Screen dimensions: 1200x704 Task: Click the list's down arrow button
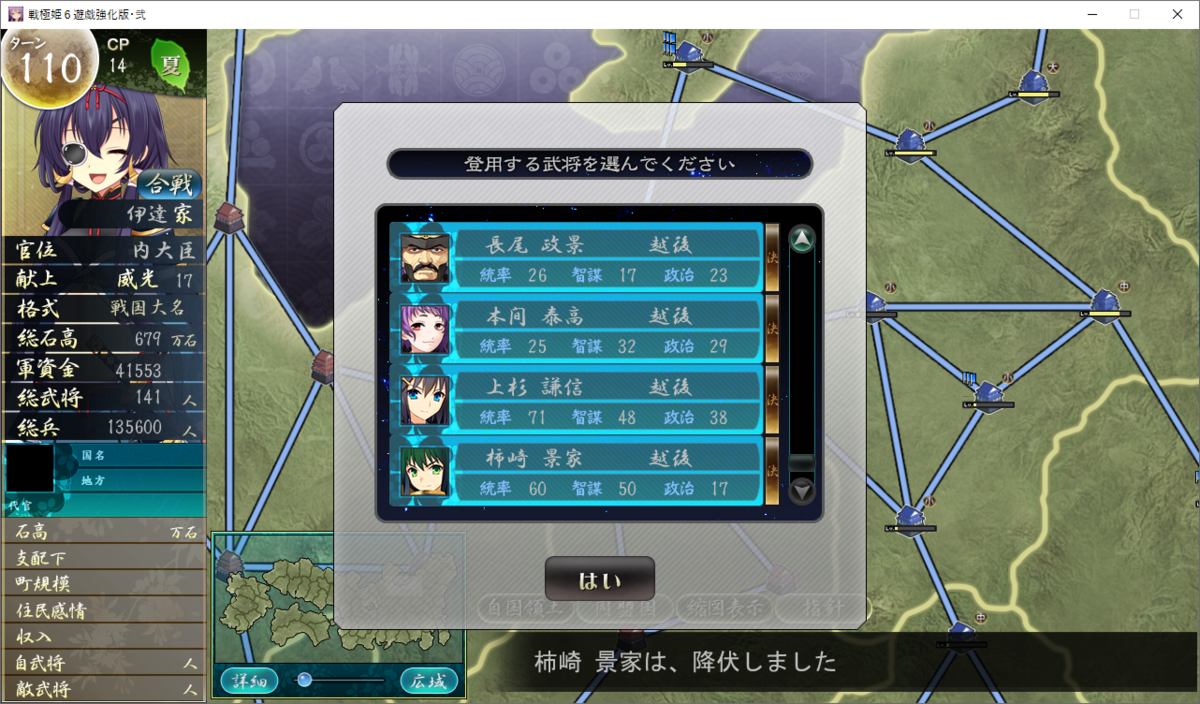(802, 491)
